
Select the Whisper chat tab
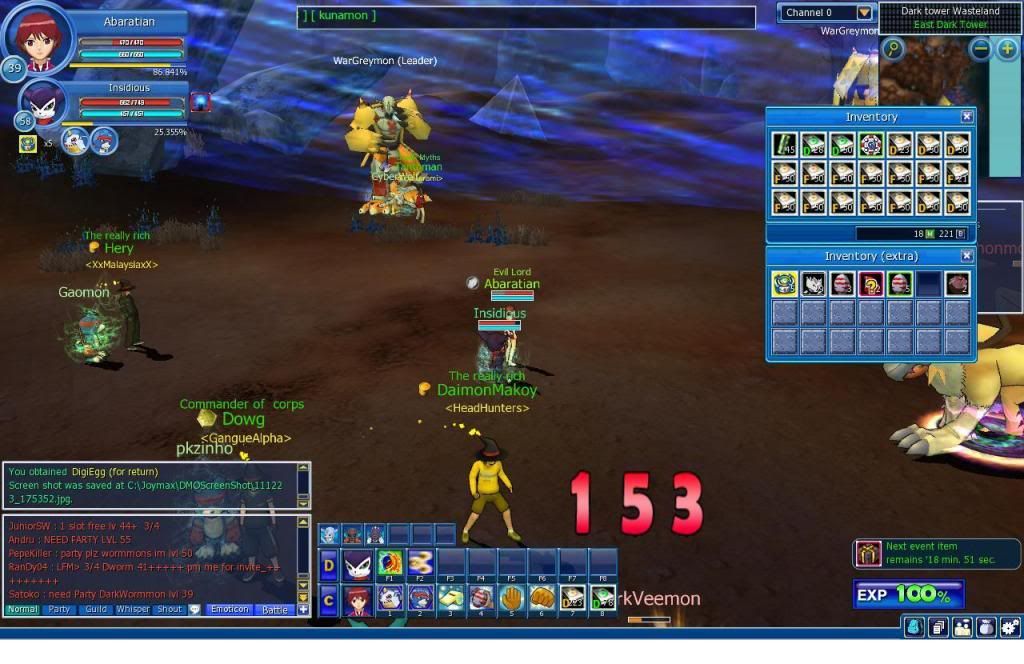point(133,609)
